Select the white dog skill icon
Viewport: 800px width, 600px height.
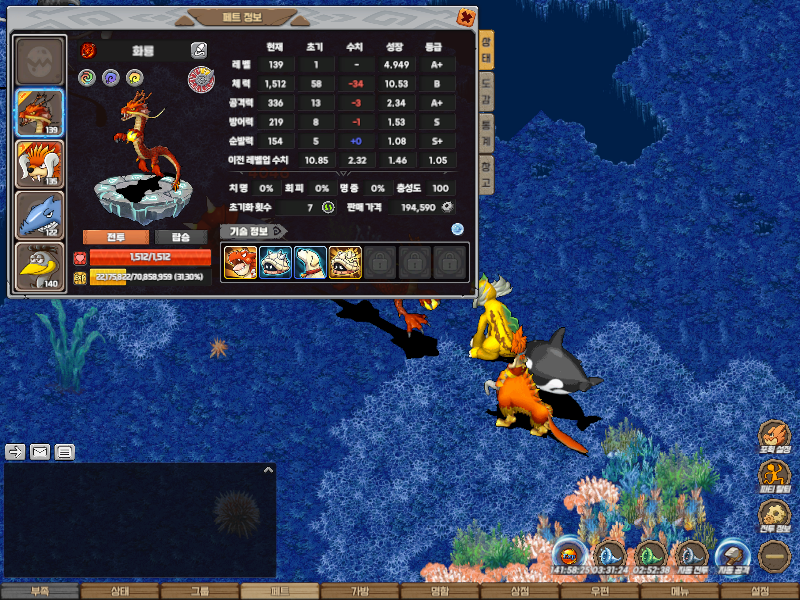click(310, 263)
